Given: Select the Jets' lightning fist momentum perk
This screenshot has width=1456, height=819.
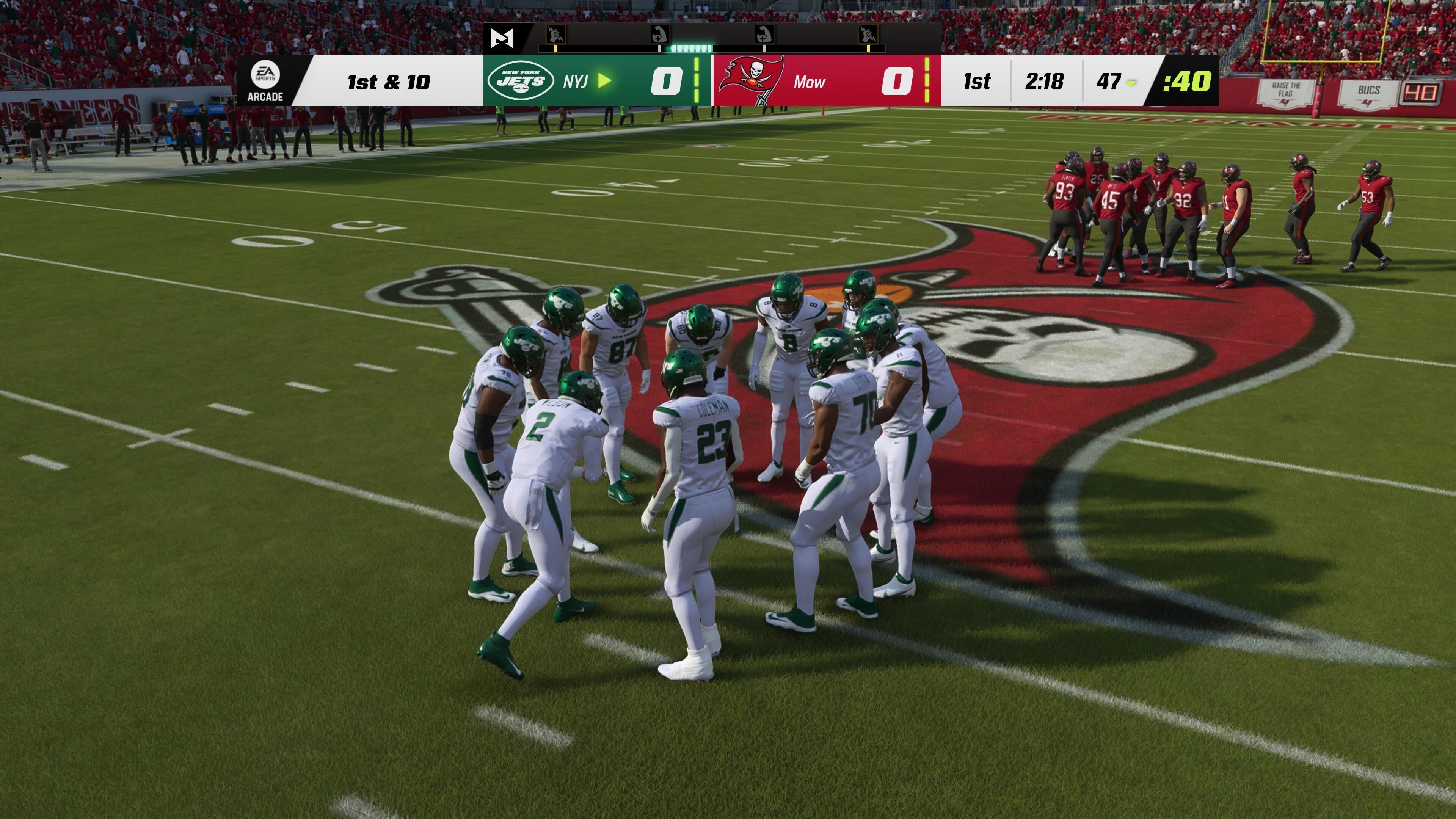Looking at the screenshot, I should pos(556,35).
